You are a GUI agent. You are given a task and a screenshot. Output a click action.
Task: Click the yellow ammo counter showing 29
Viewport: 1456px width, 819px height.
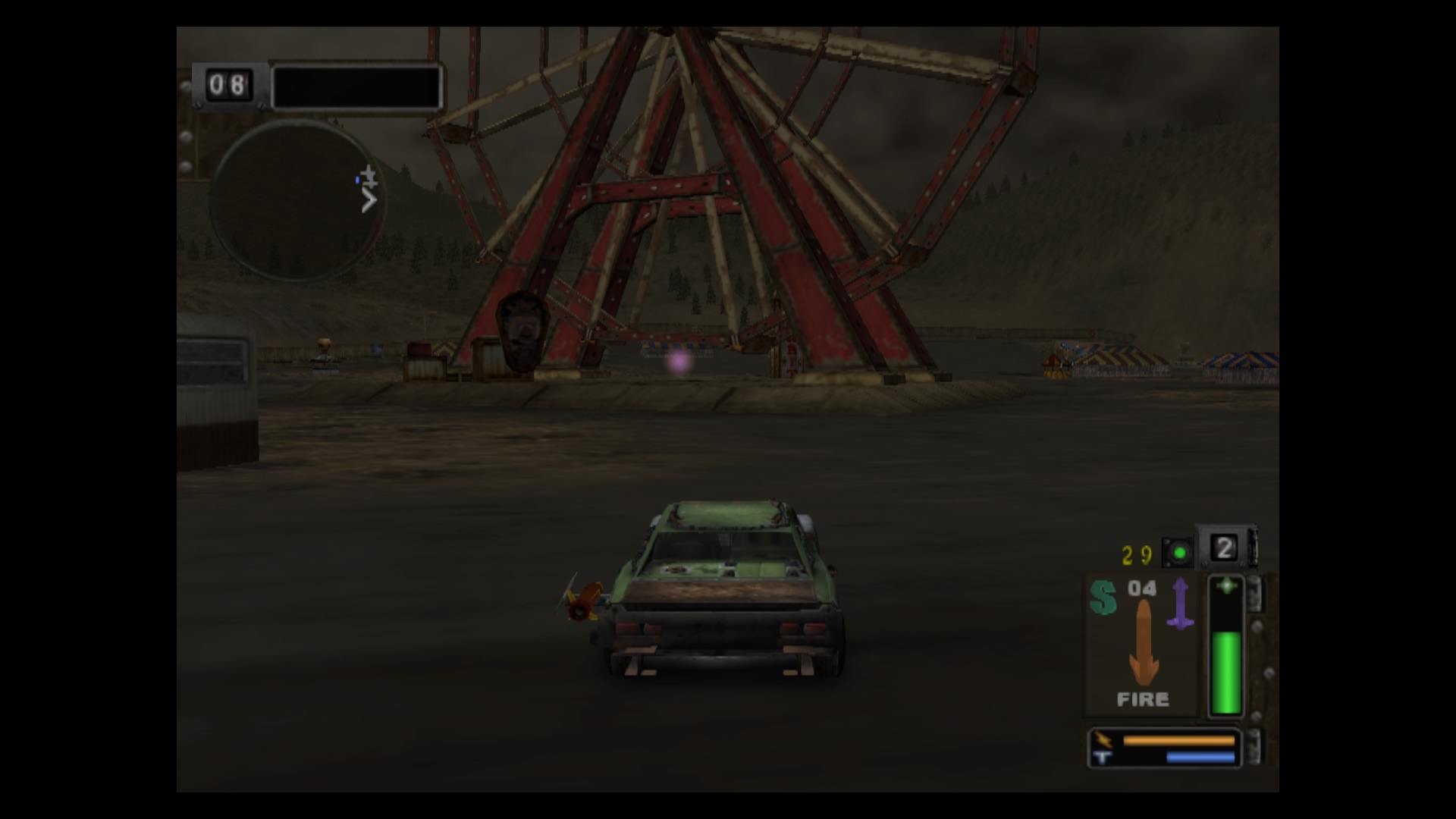[x=1136, y=553]
